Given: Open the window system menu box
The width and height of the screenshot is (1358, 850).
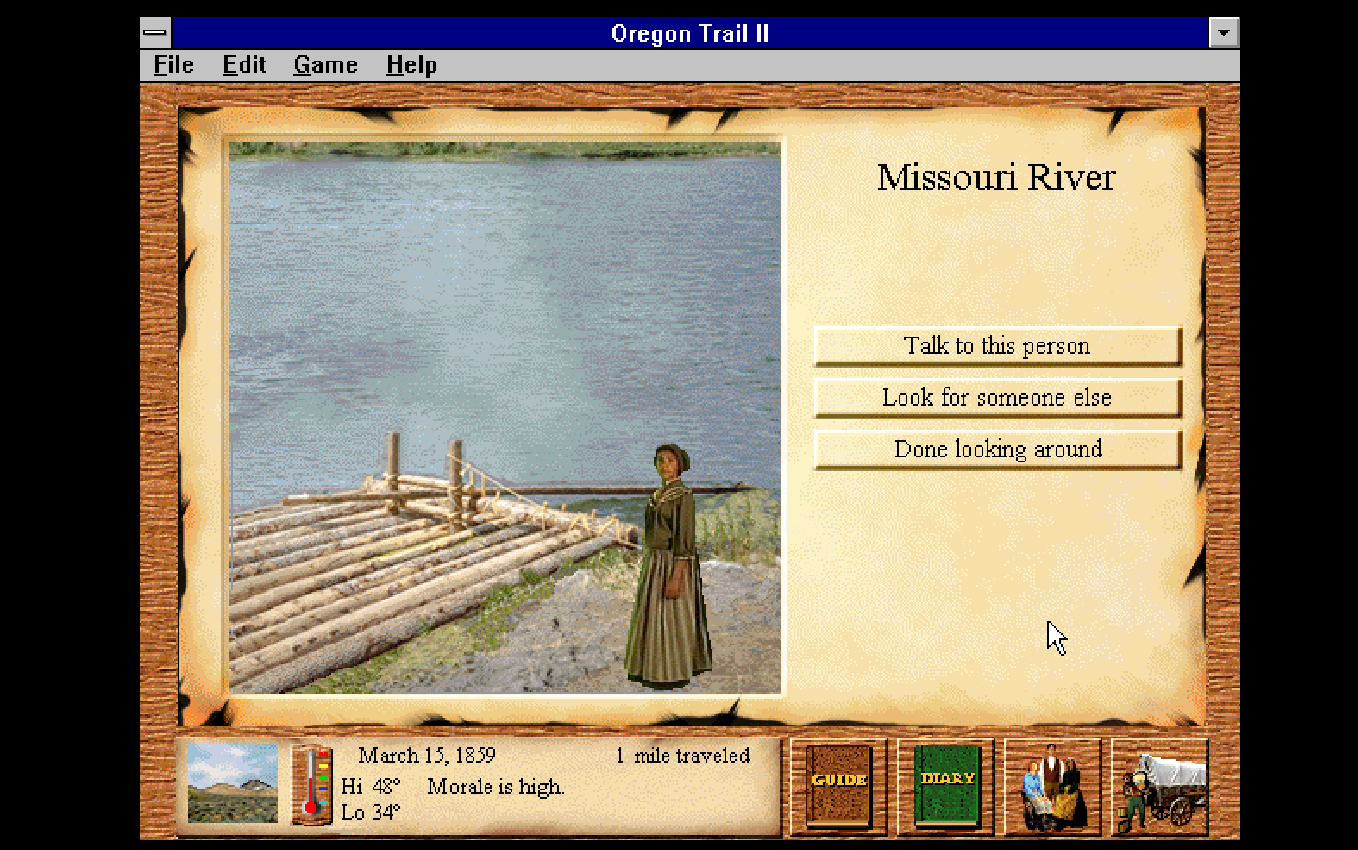Looking at the screenshot, I should 156,33.
